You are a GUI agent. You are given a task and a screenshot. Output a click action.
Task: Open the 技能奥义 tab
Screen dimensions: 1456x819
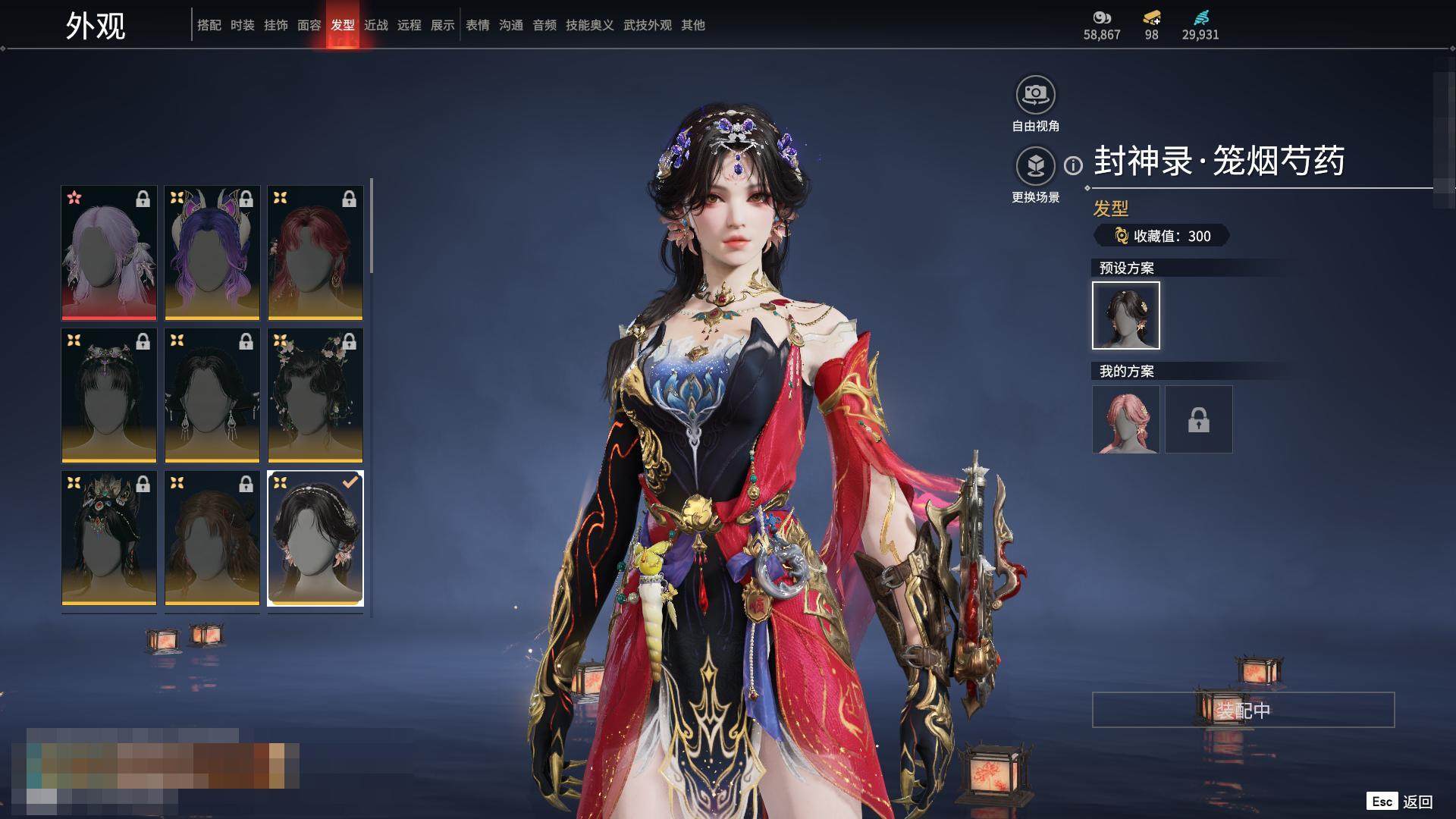pos(589,25)
